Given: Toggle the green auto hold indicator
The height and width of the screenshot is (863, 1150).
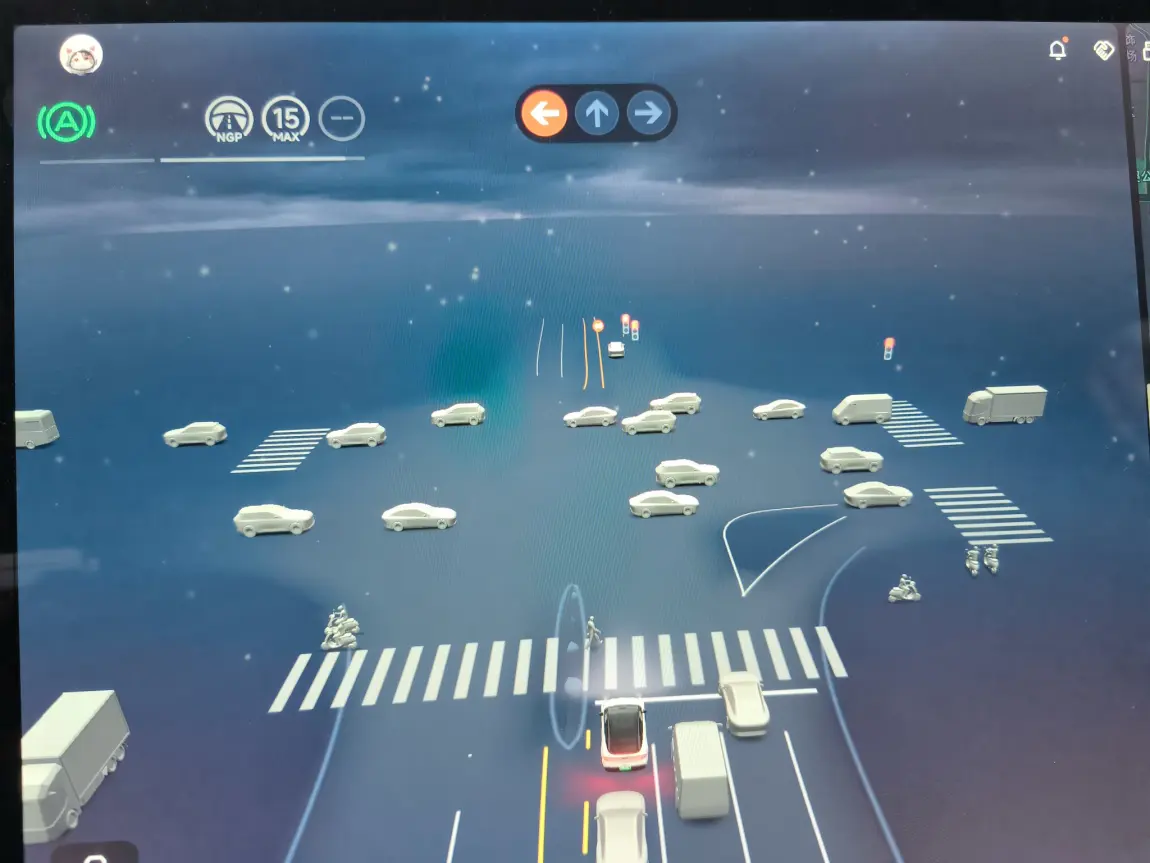Looking at the screenshot, I should (66, 122).
